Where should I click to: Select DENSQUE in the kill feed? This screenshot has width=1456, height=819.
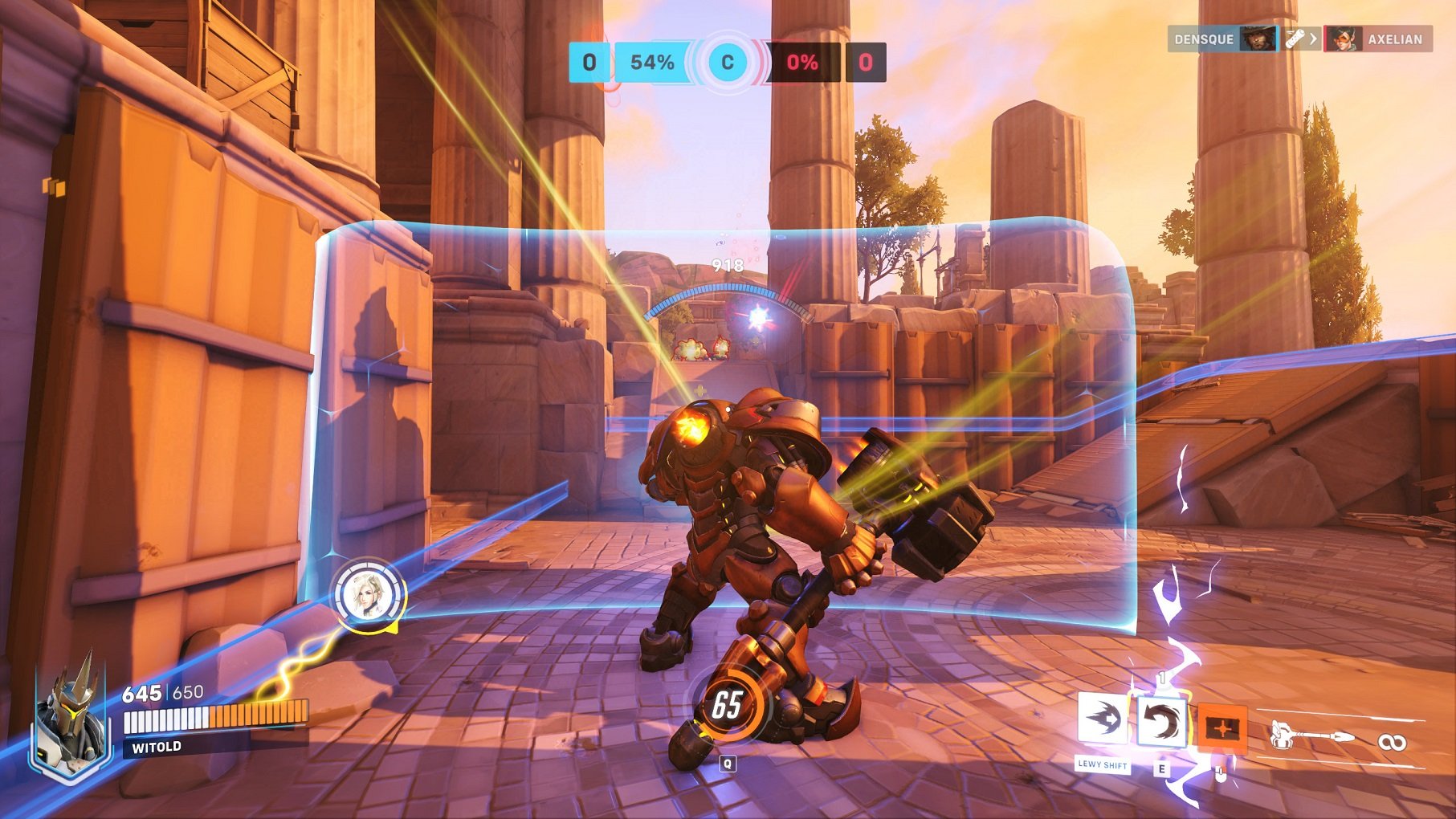tap(1204, 39)
